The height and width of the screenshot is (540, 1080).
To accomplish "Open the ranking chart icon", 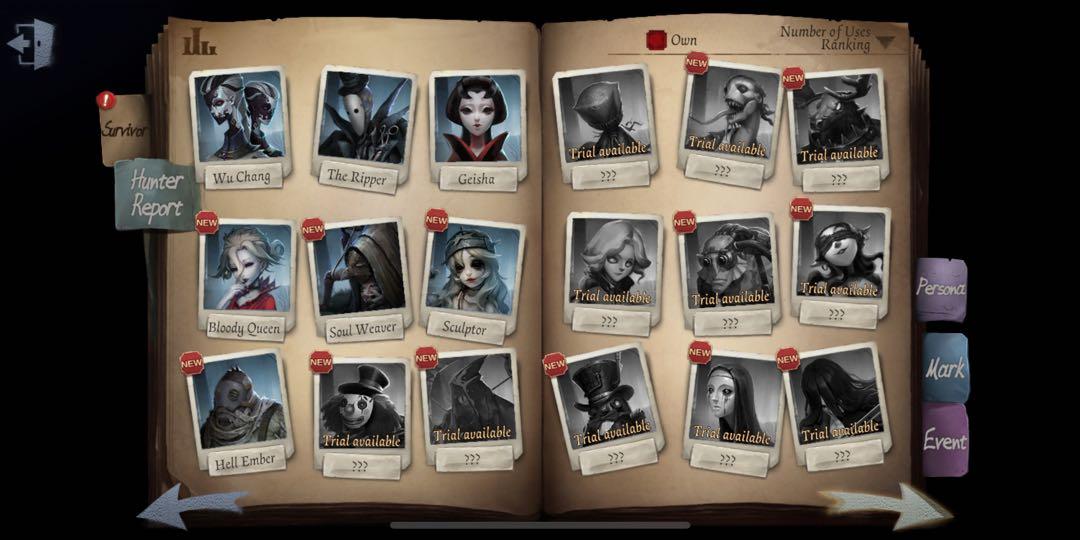I will pos(198,43).
